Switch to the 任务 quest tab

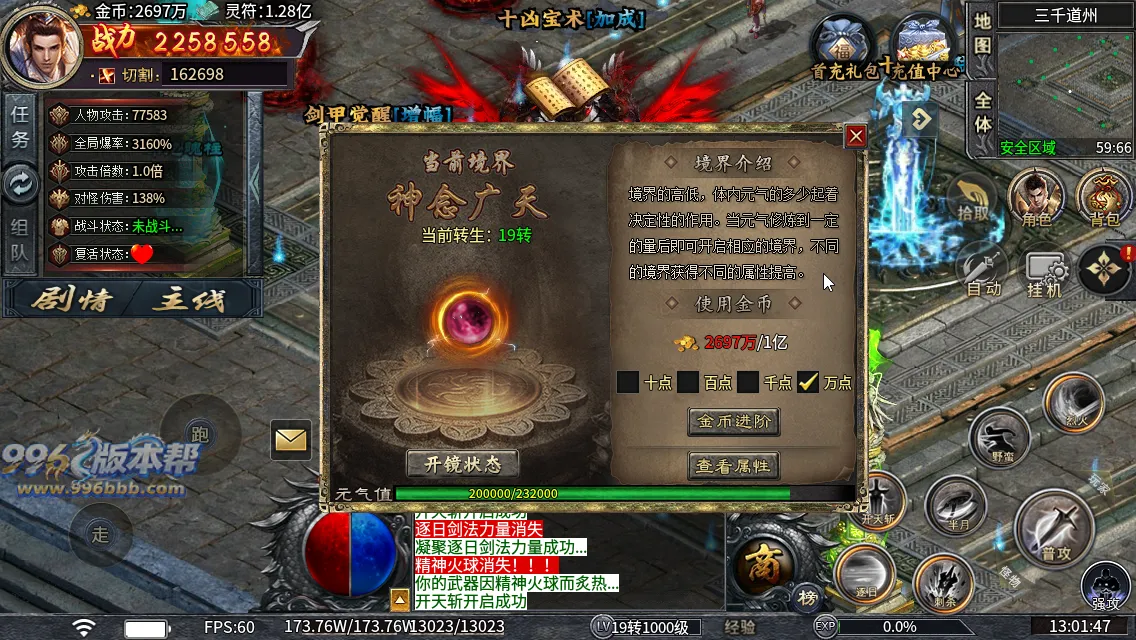(20, 127)
